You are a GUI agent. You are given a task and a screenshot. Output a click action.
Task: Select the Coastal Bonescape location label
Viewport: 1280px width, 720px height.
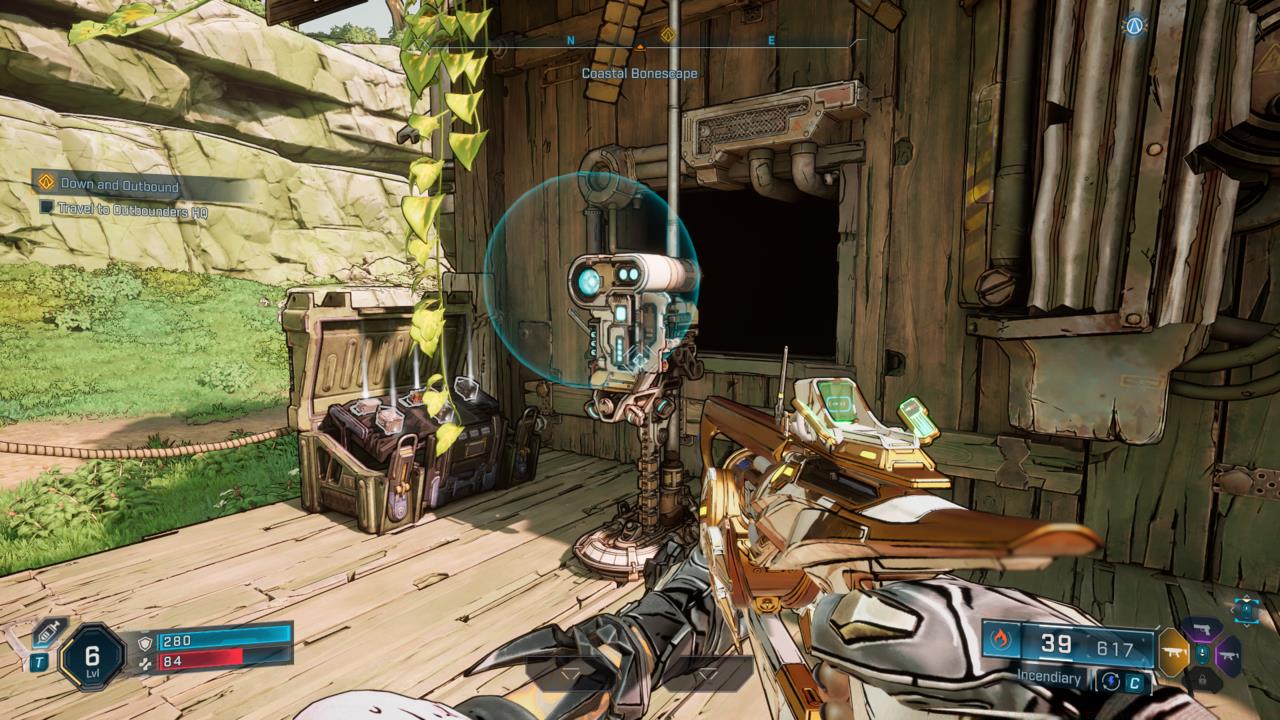pos(640,72)
